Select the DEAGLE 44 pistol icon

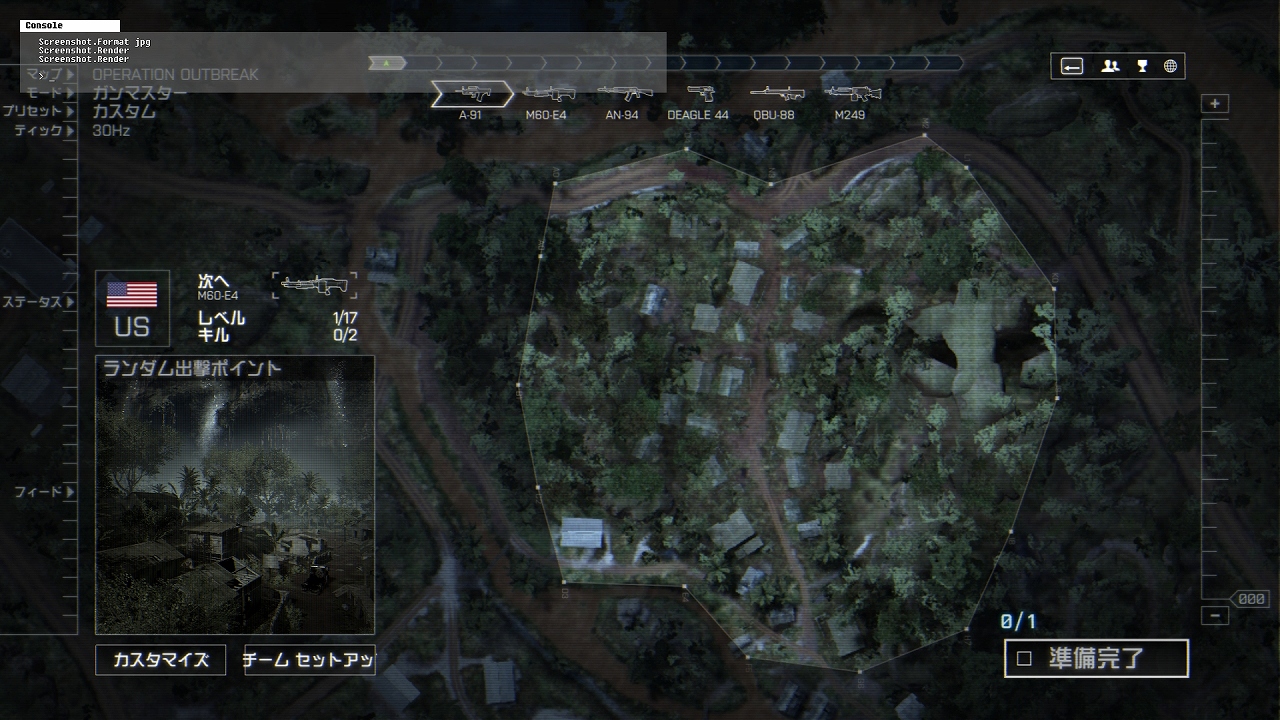(698, 94)
